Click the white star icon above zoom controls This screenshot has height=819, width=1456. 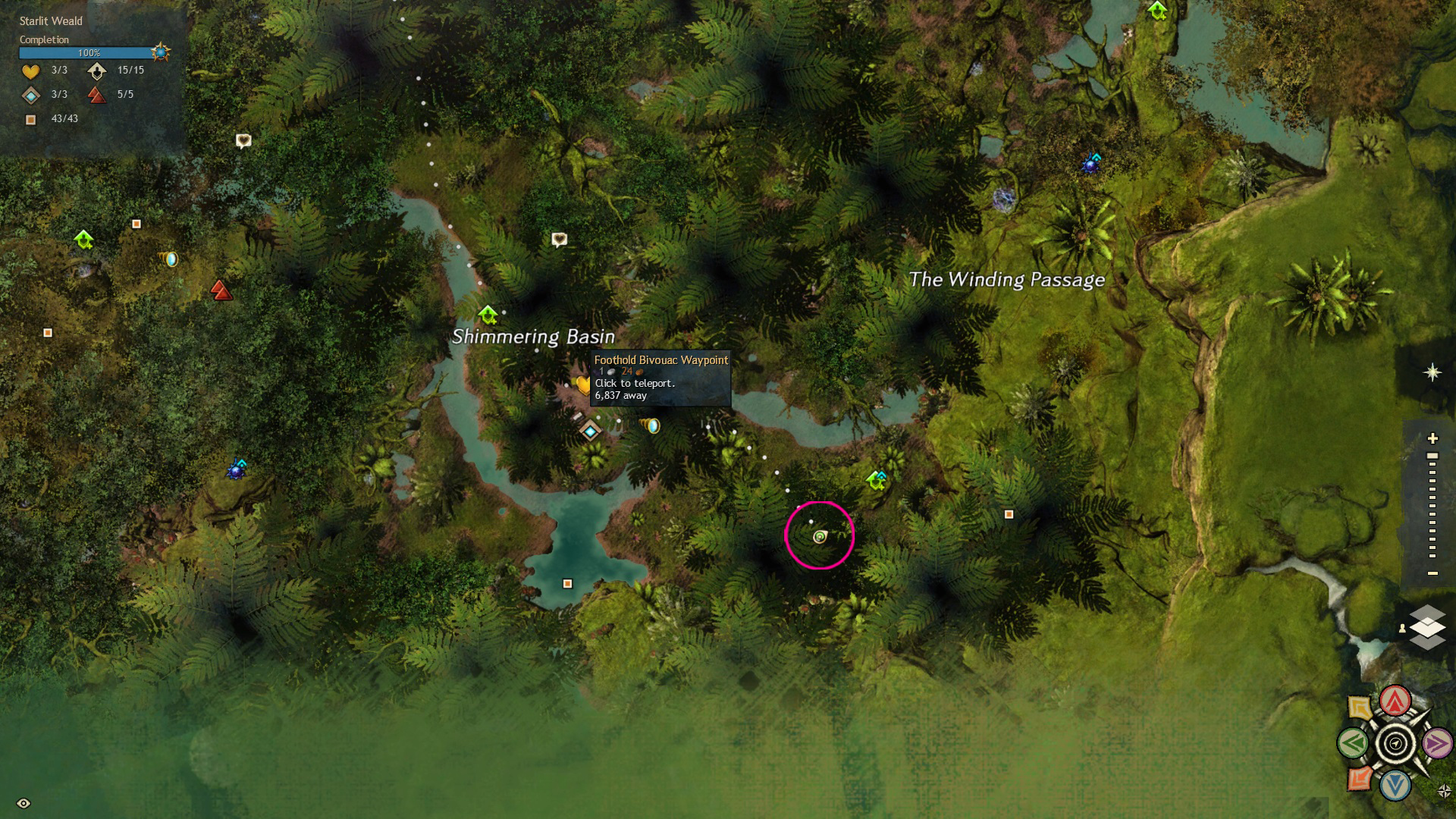point(1432,372)
